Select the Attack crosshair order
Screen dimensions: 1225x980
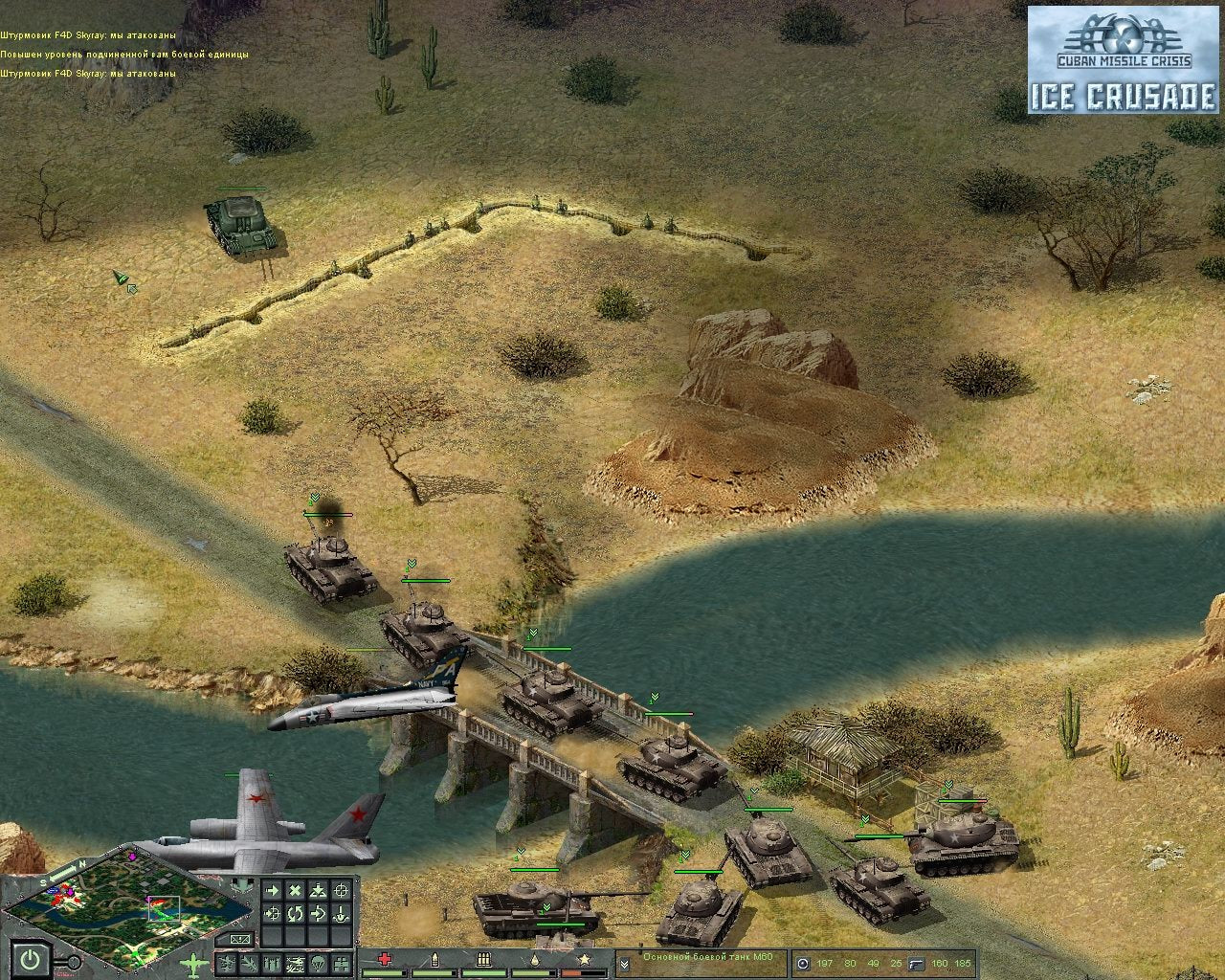coord(341,890)
